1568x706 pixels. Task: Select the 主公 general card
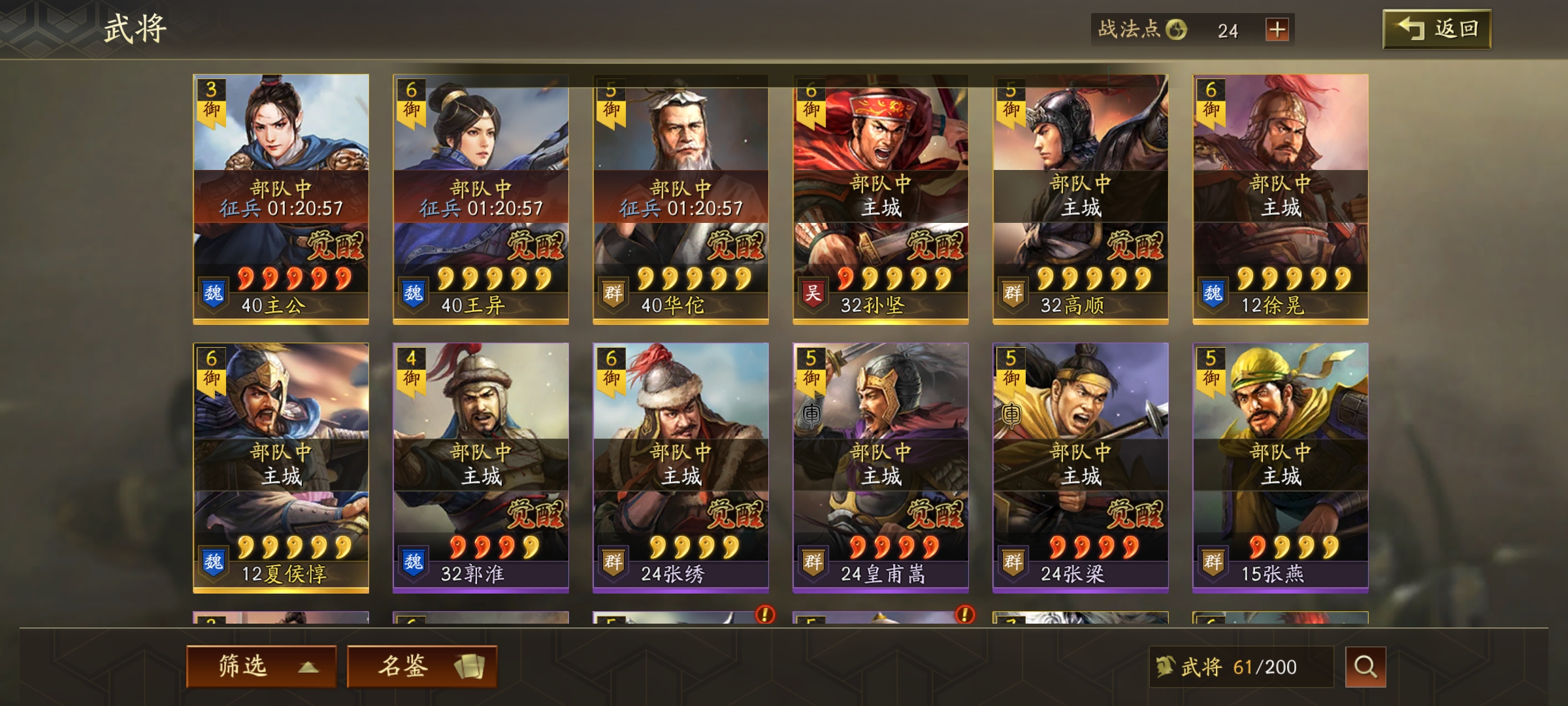click(x=281, y=199)
